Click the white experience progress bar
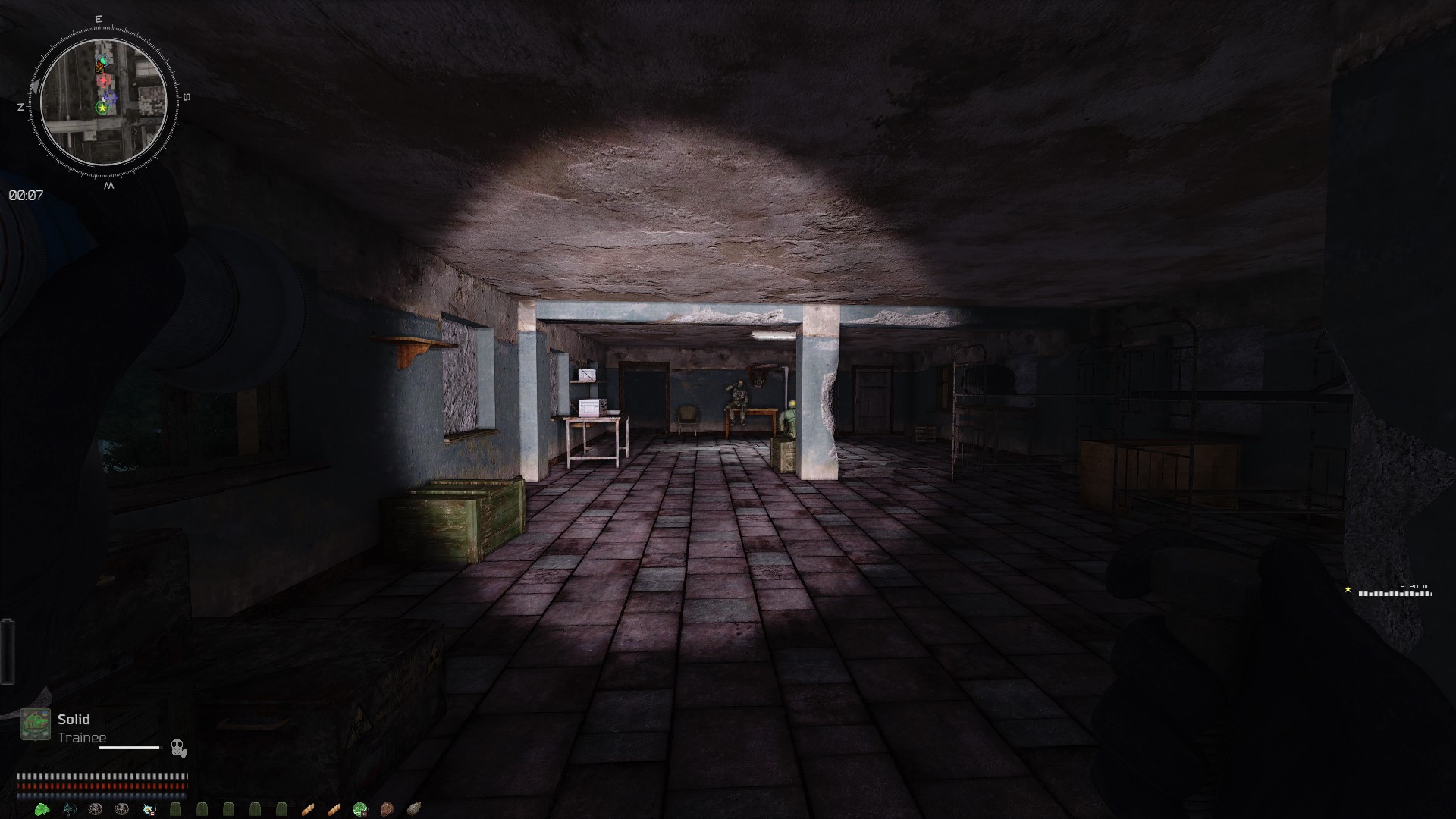Image resolution: width=1456 pixels, height=819 pixels. (129, 748)
